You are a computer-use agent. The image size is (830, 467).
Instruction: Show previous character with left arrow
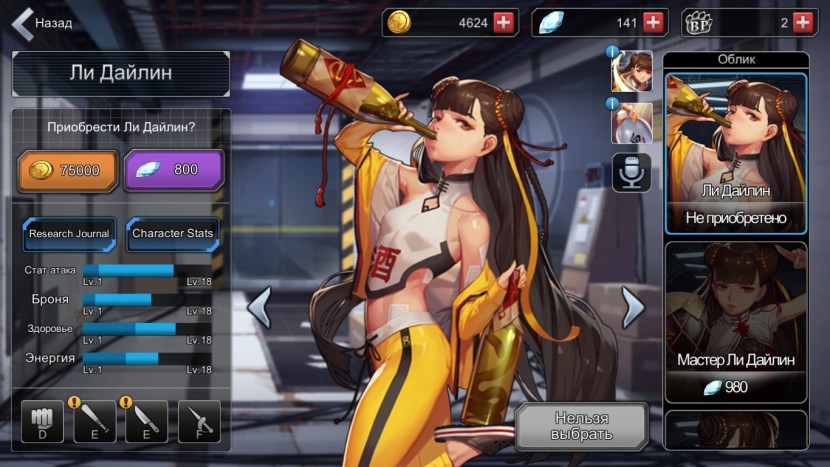[259, 307]
